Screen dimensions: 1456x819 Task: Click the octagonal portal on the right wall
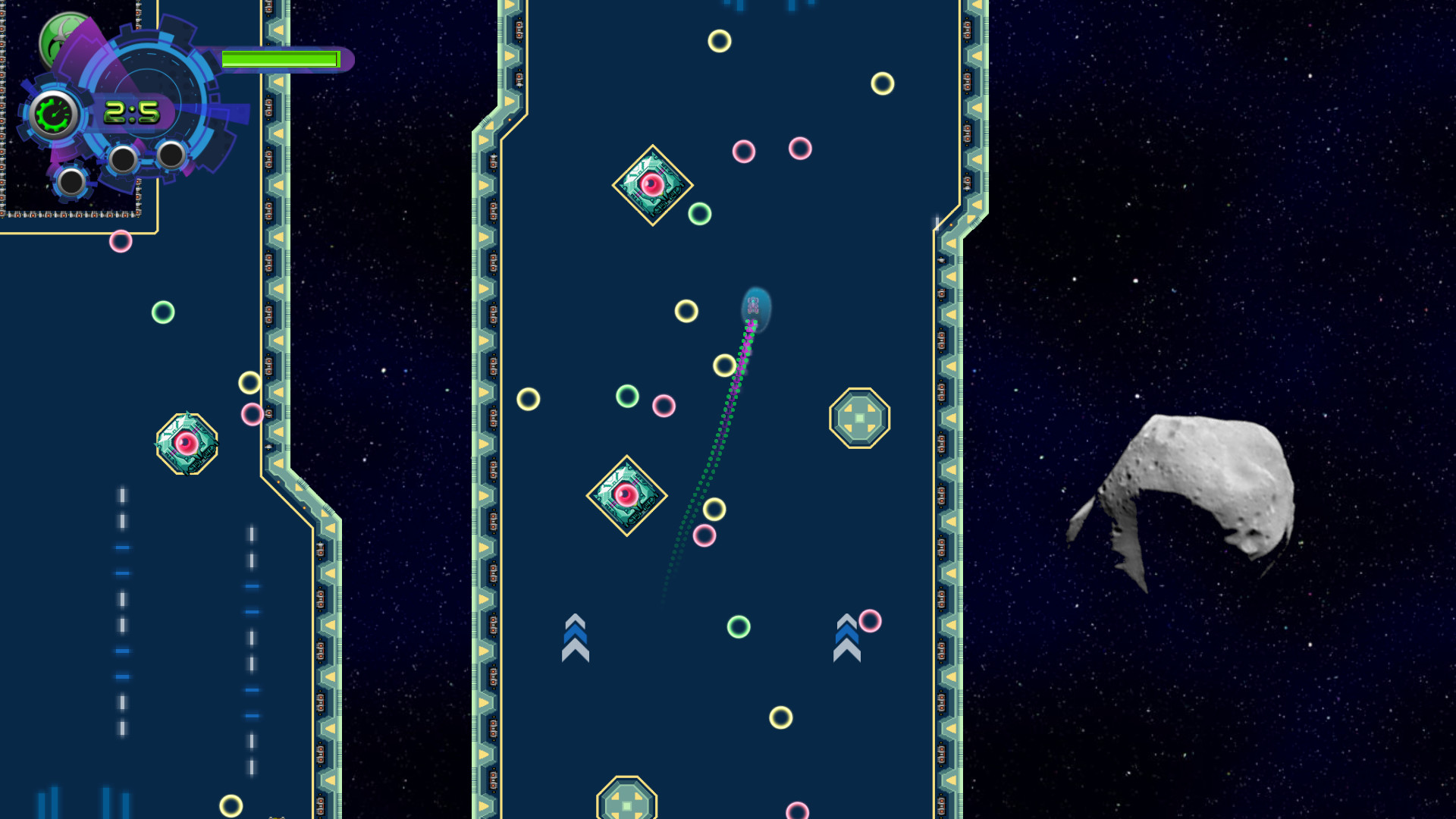(x=861, y=416)
